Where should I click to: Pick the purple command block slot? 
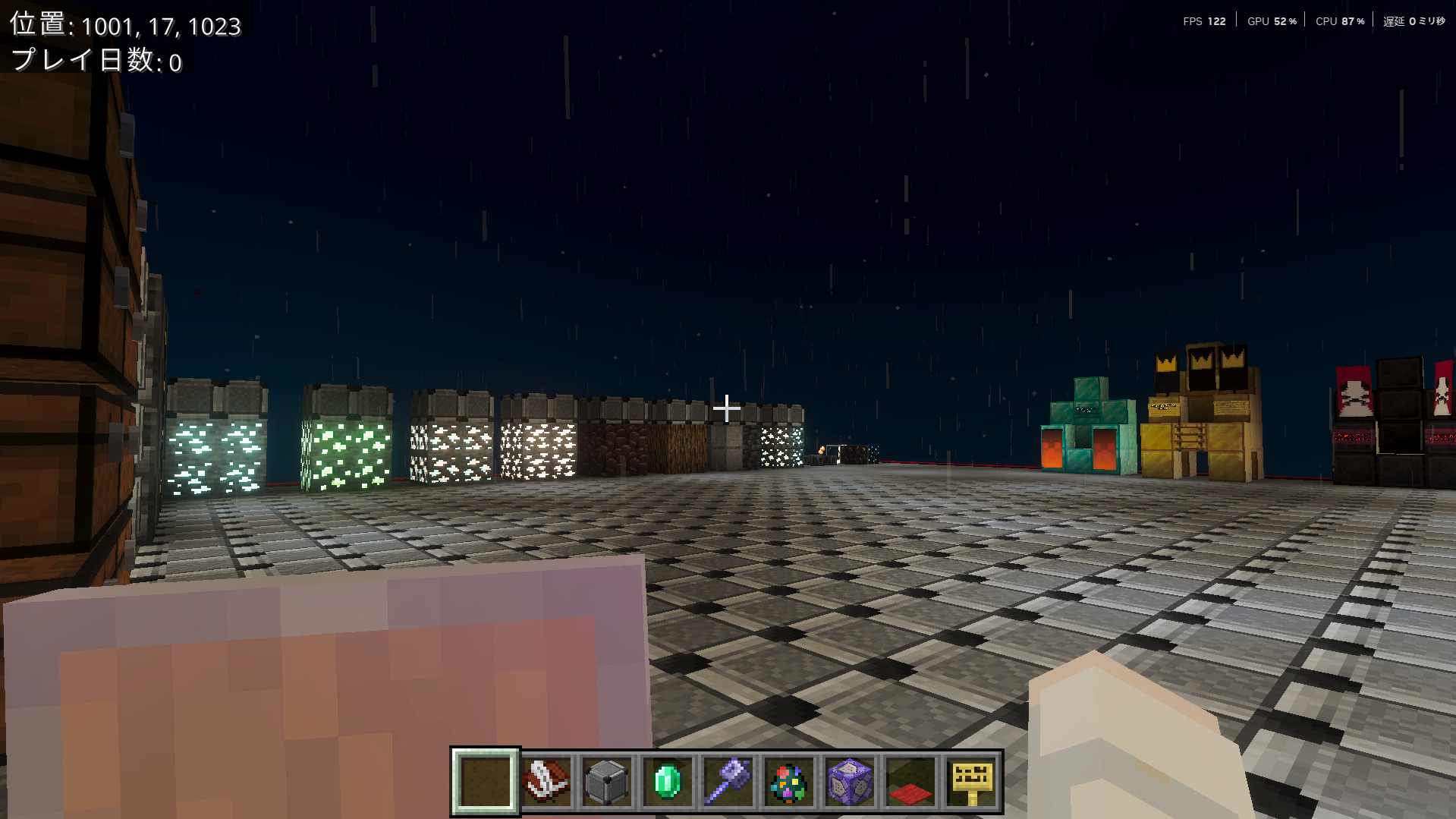click(x=850, y=782)
